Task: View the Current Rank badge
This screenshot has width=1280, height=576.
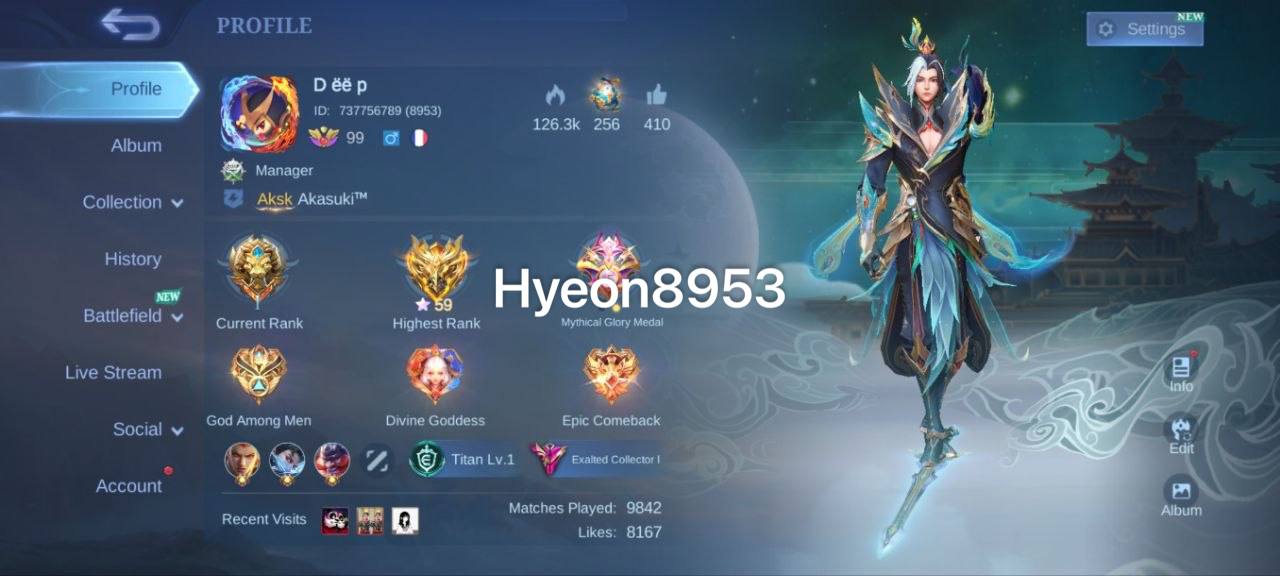Action: tap(259, 270)
